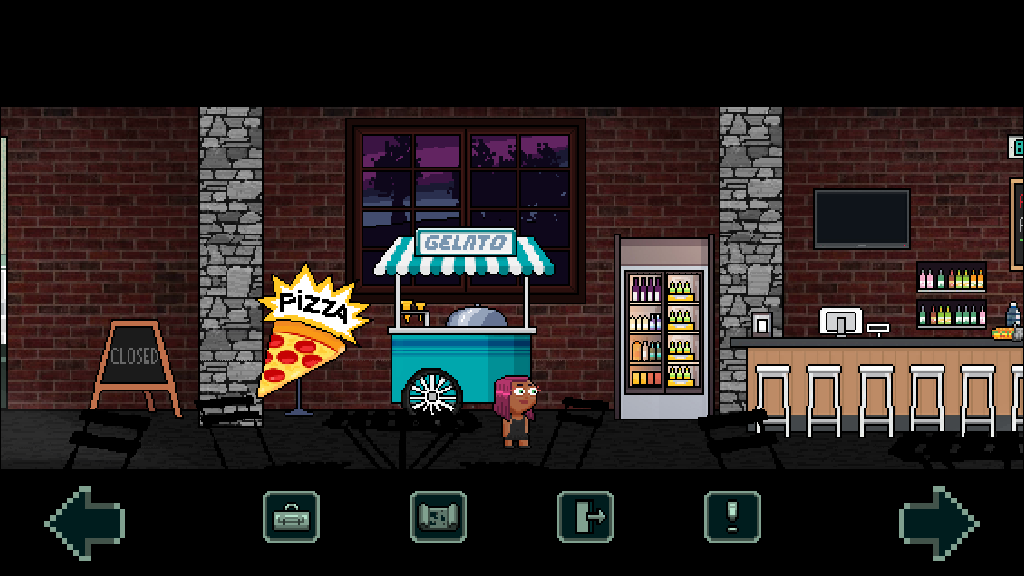Click the left arrow to walk left
This screenshot has height=576, width=1024.
84,521
